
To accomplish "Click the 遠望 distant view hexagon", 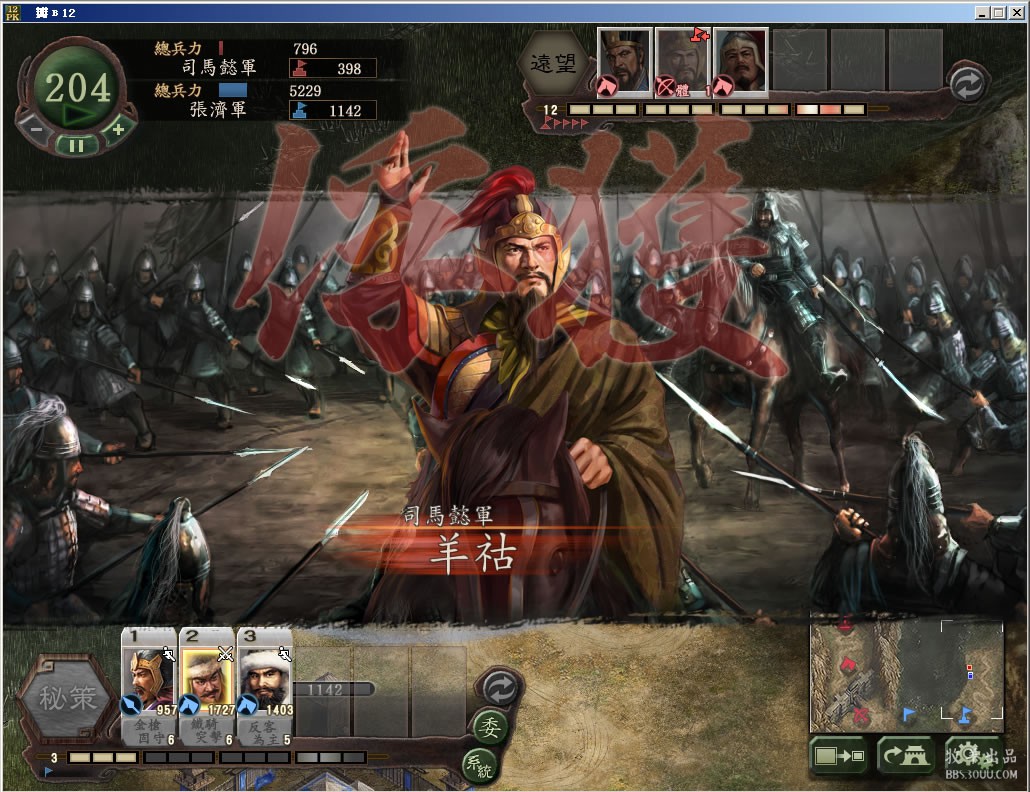I will coord(552,62).
